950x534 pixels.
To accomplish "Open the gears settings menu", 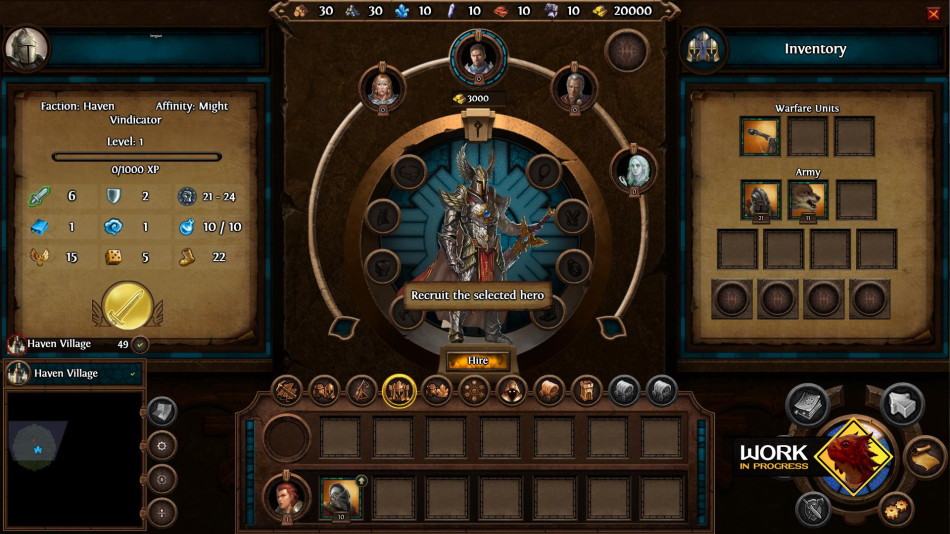I will coord(894,509).
